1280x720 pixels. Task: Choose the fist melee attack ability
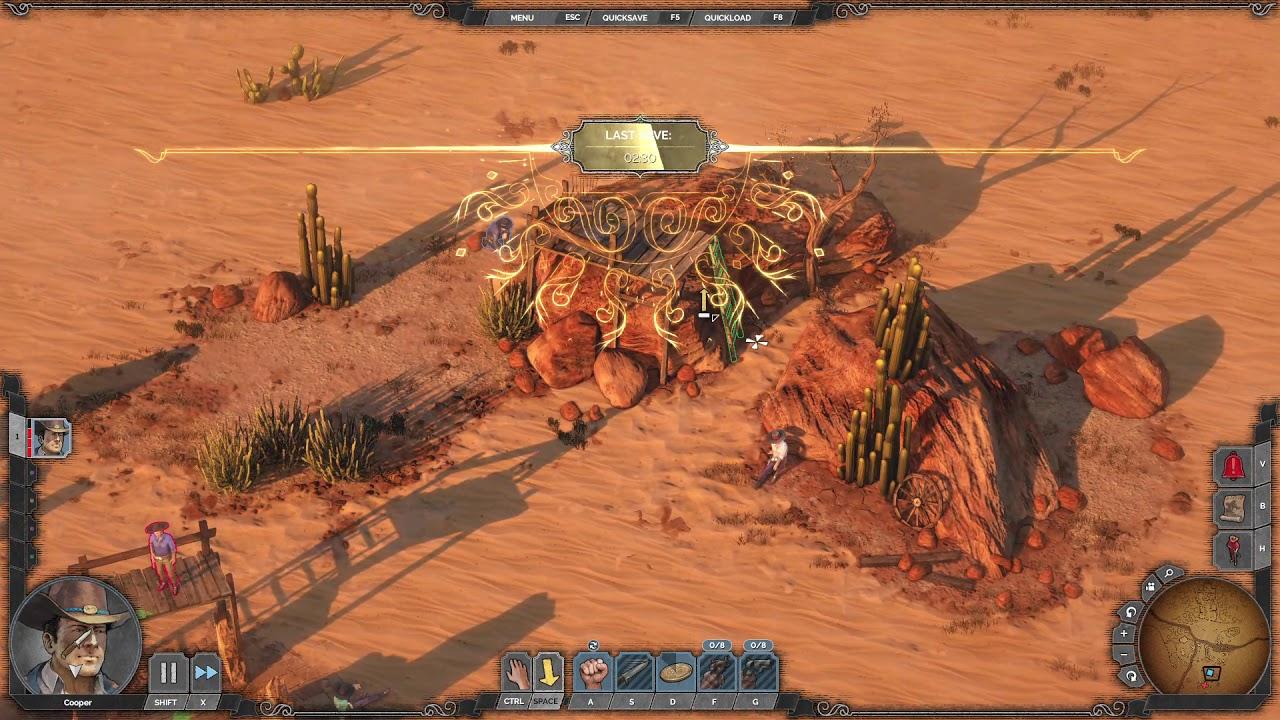594,673
